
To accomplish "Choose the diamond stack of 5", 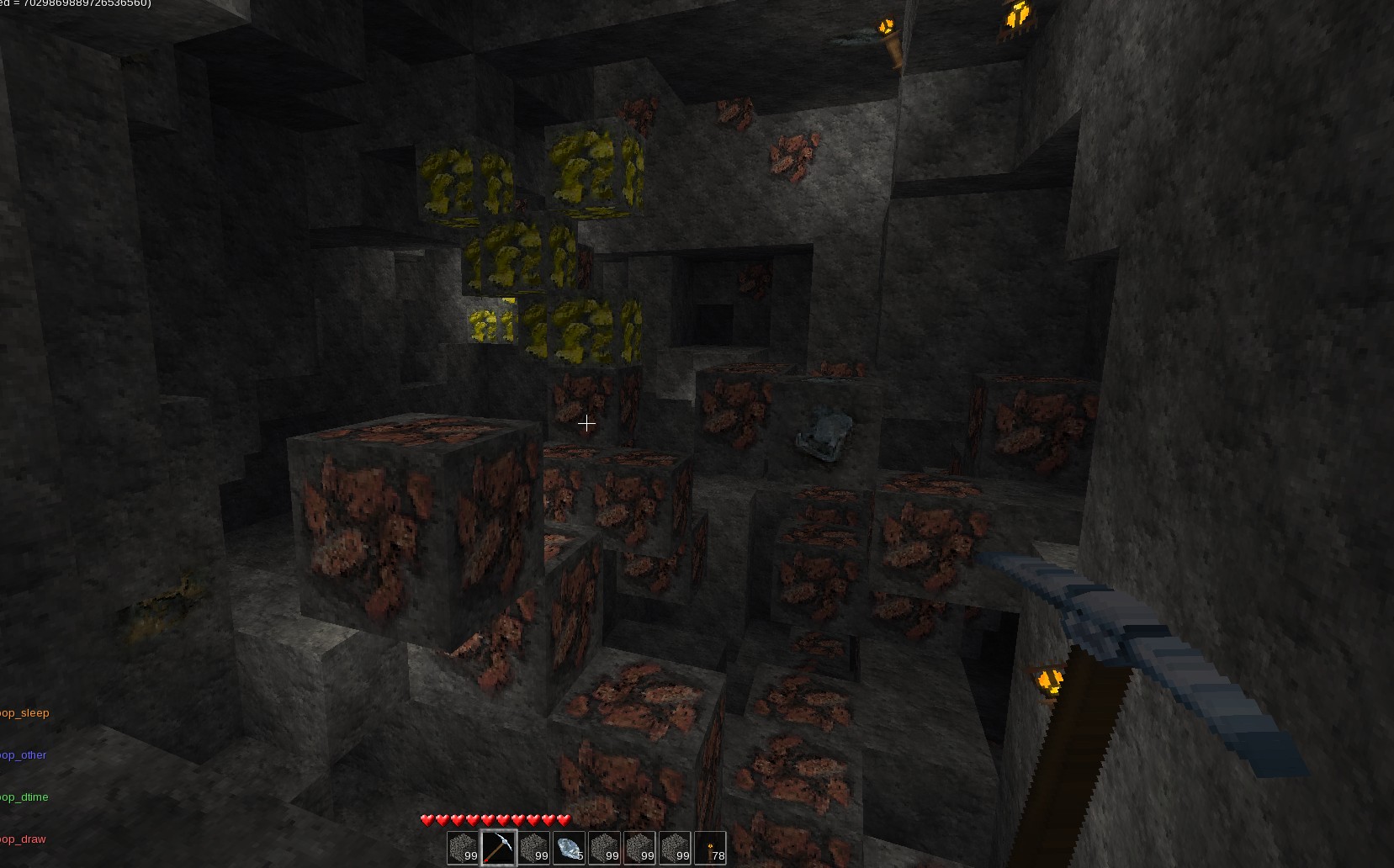I will (569, 847).
